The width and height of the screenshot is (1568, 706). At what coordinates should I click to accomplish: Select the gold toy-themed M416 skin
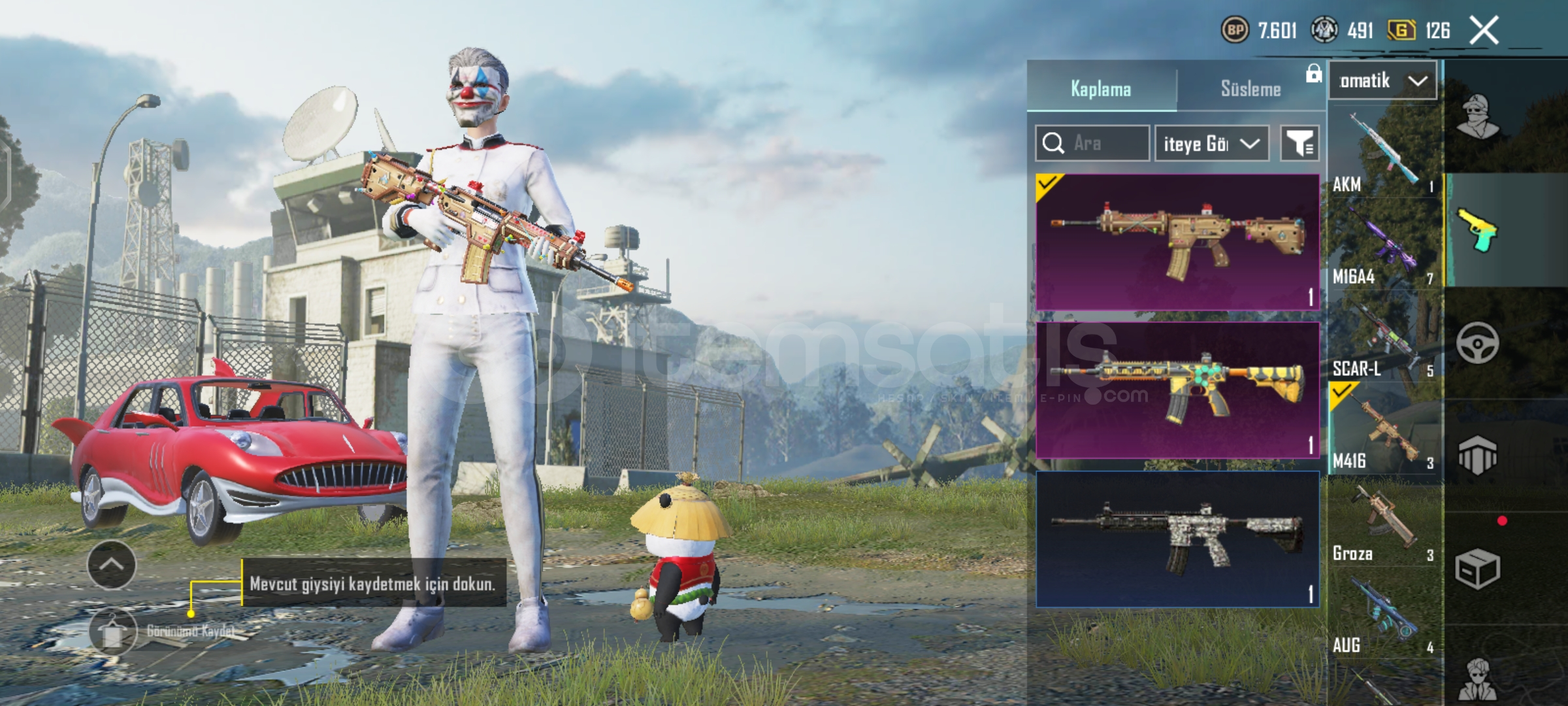click(x=1177, y=242)
